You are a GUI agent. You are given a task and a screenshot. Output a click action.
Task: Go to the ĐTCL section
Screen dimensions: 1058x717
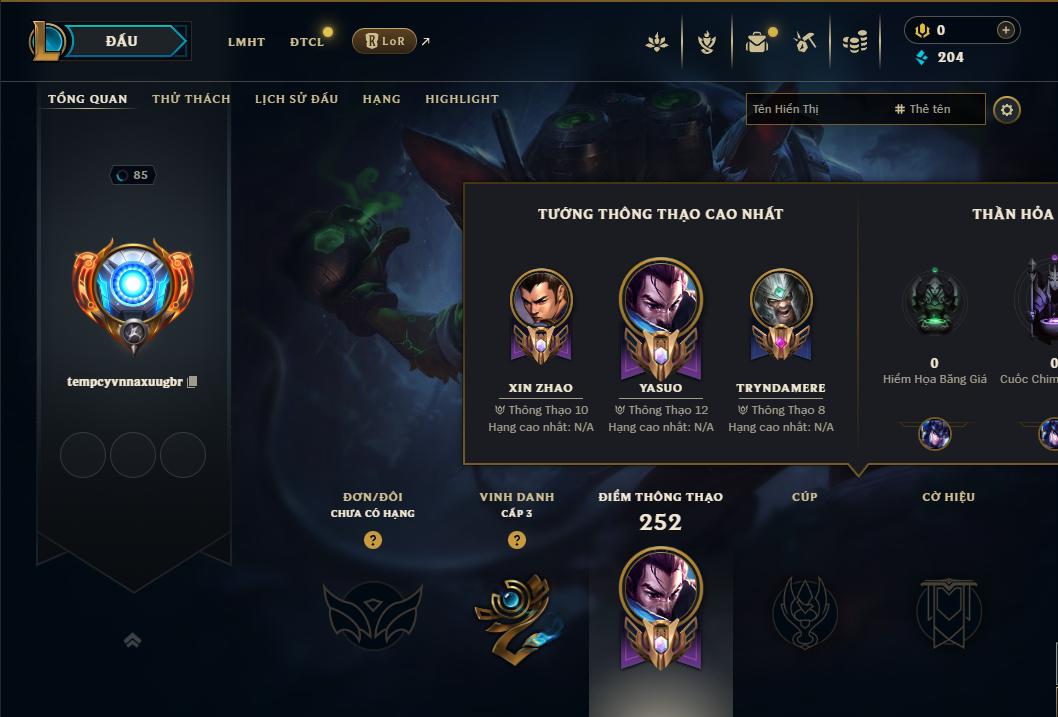tap(307, 42)
